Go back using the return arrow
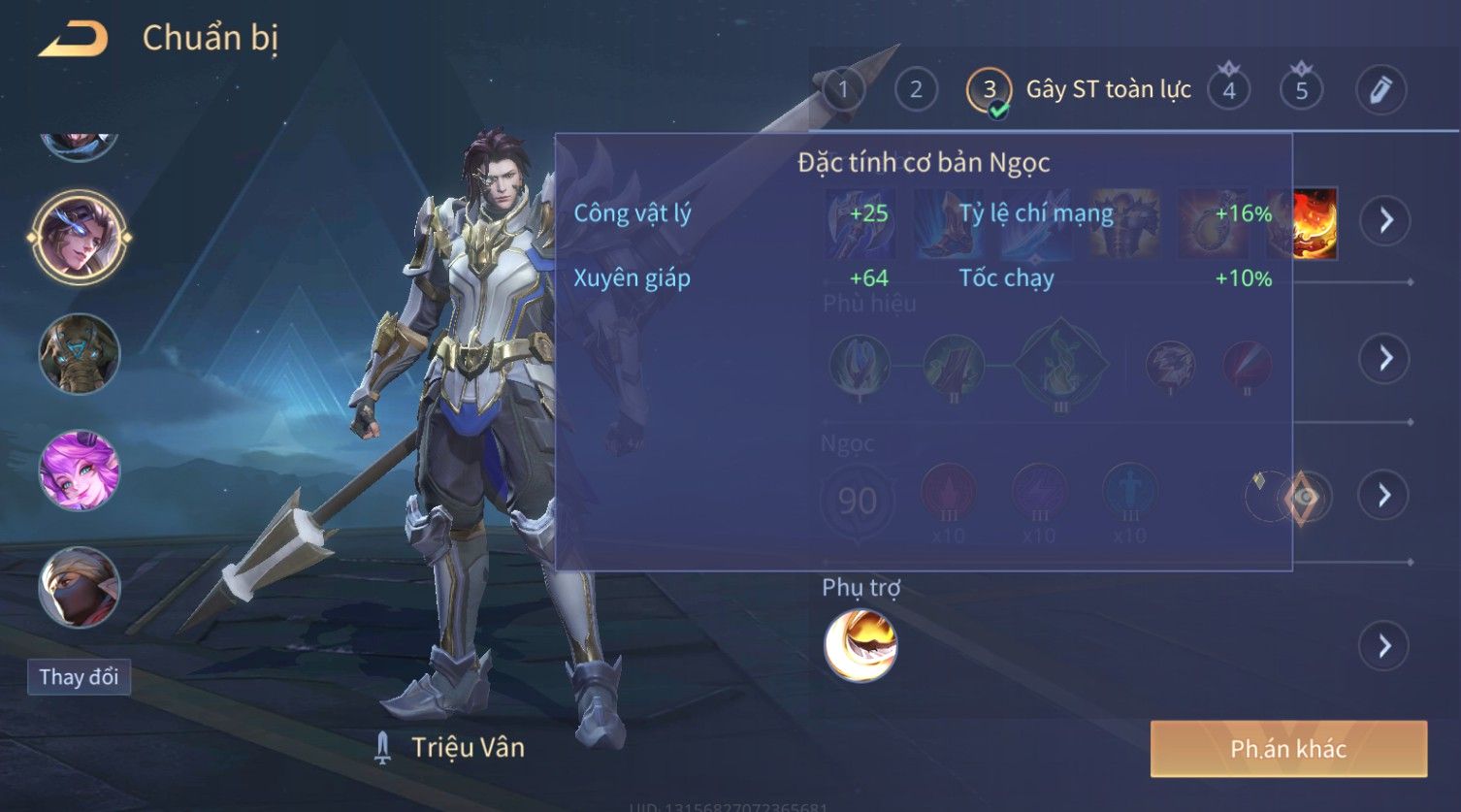1461x812 pixels. (x=74, y=40)
